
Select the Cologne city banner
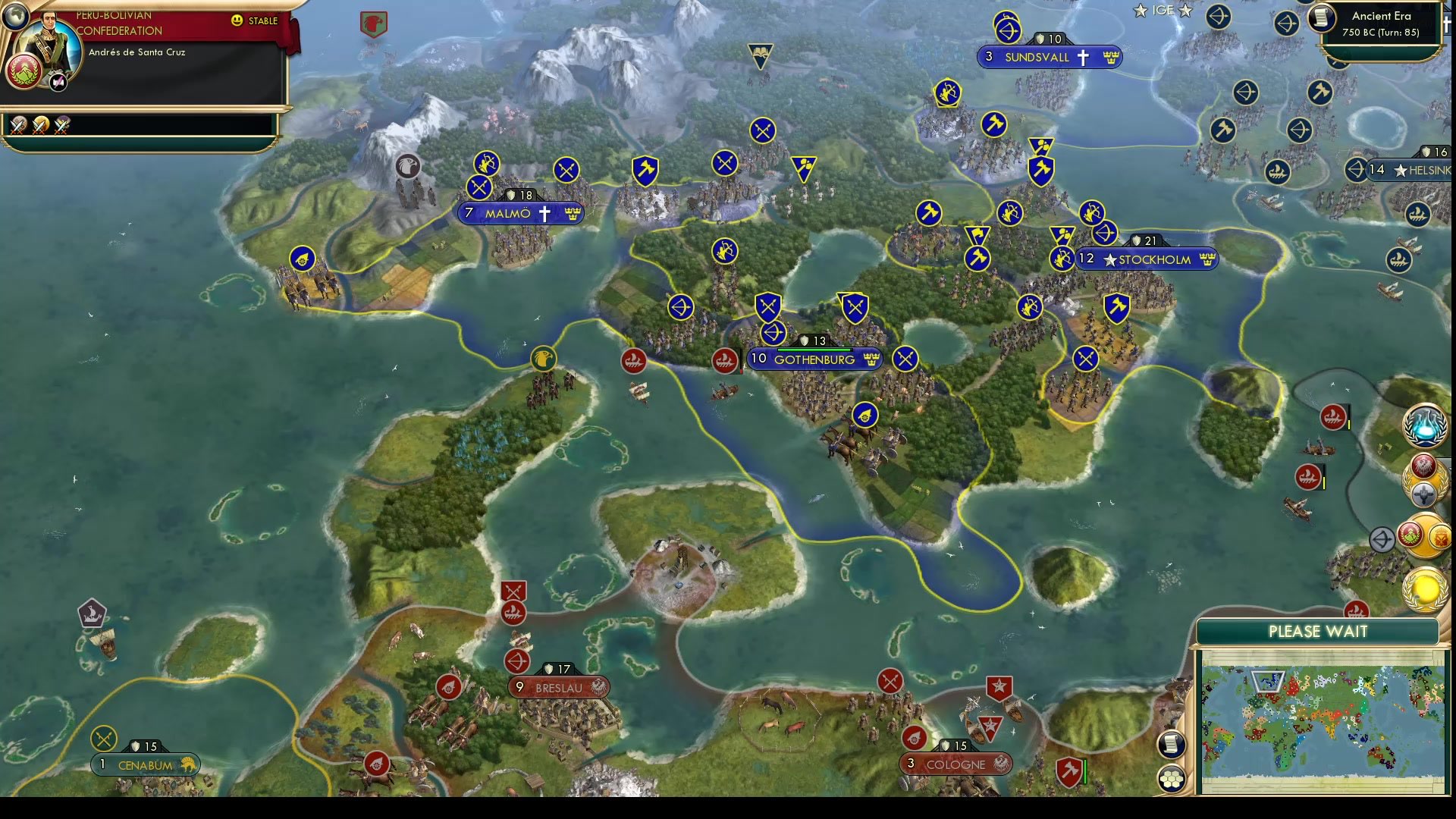957,764
